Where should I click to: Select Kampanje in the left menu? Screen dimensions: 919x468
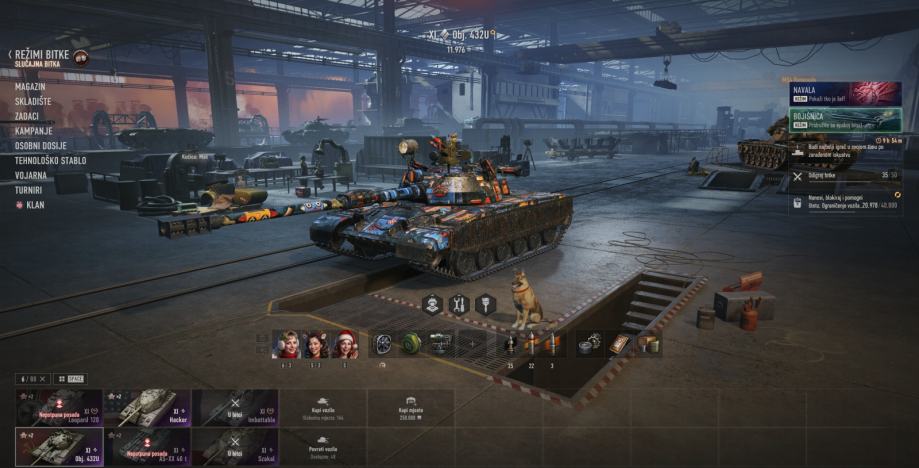click(33, 131)
